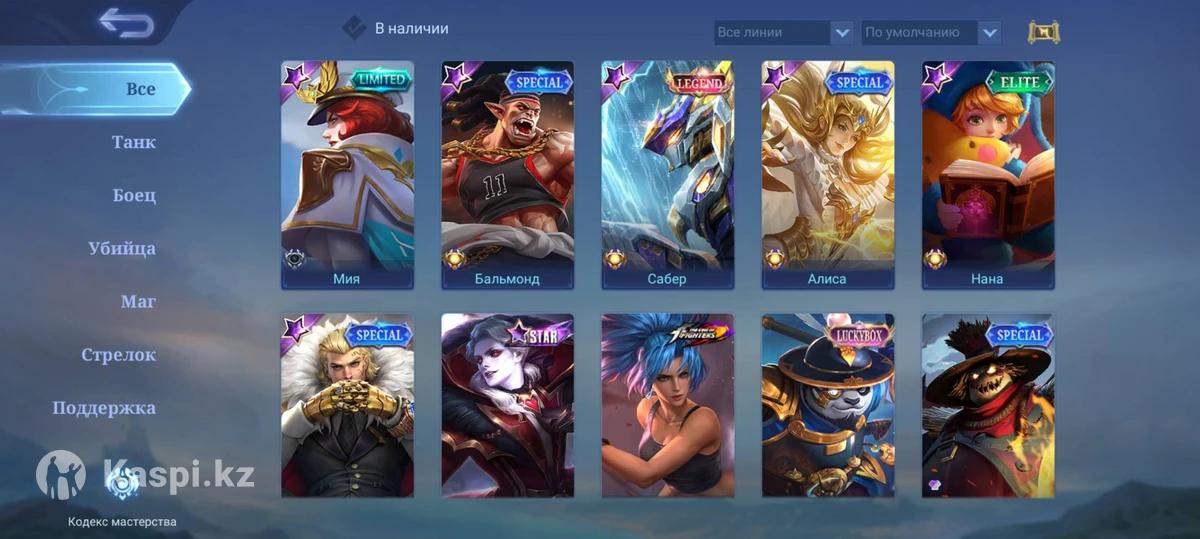Screen dimensions: 1200x539
Task: Open the Алиса hero card
Action: (x=827, y=175)
